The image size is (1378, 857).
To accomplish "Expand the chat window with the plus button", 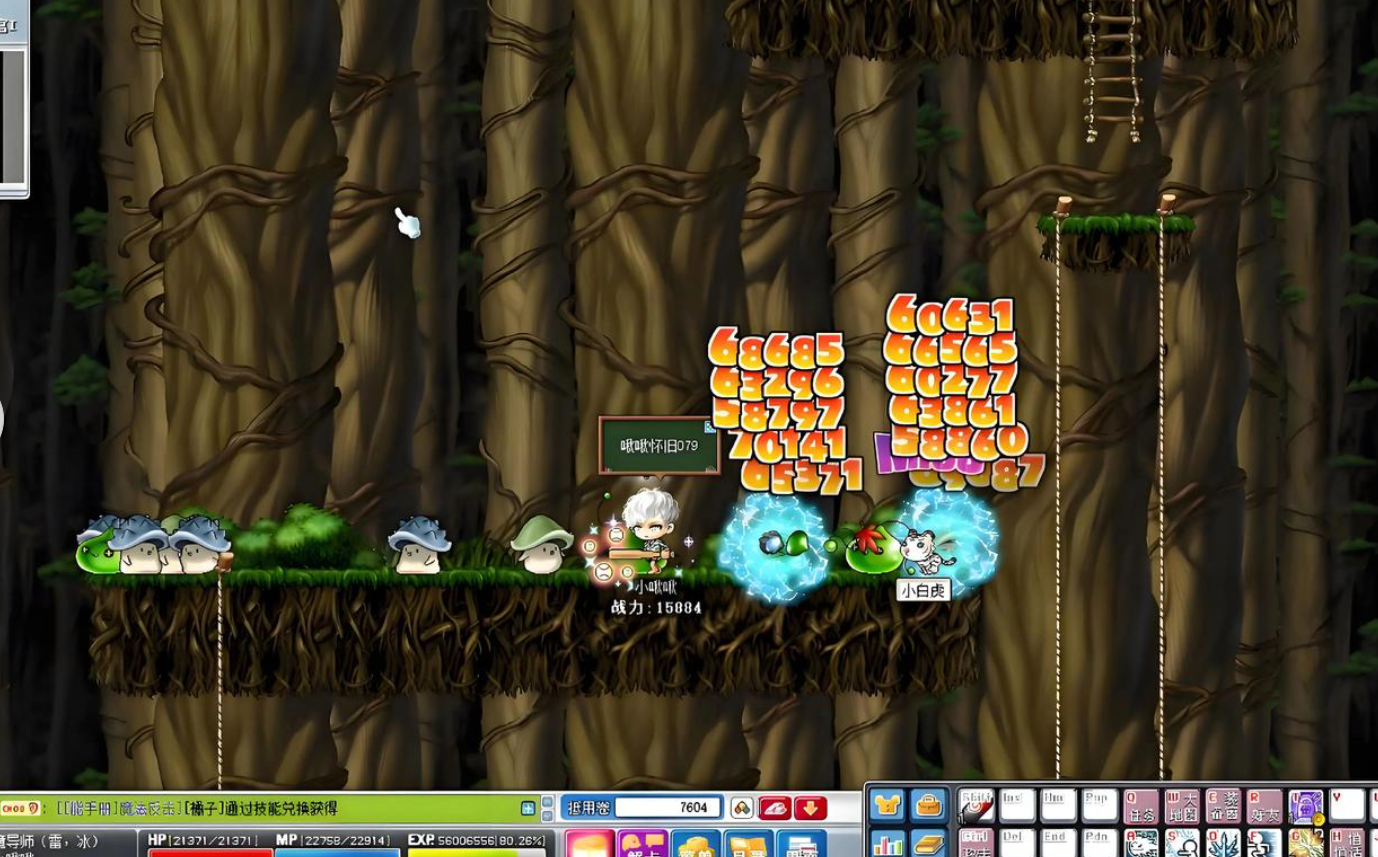I will 528,808.
